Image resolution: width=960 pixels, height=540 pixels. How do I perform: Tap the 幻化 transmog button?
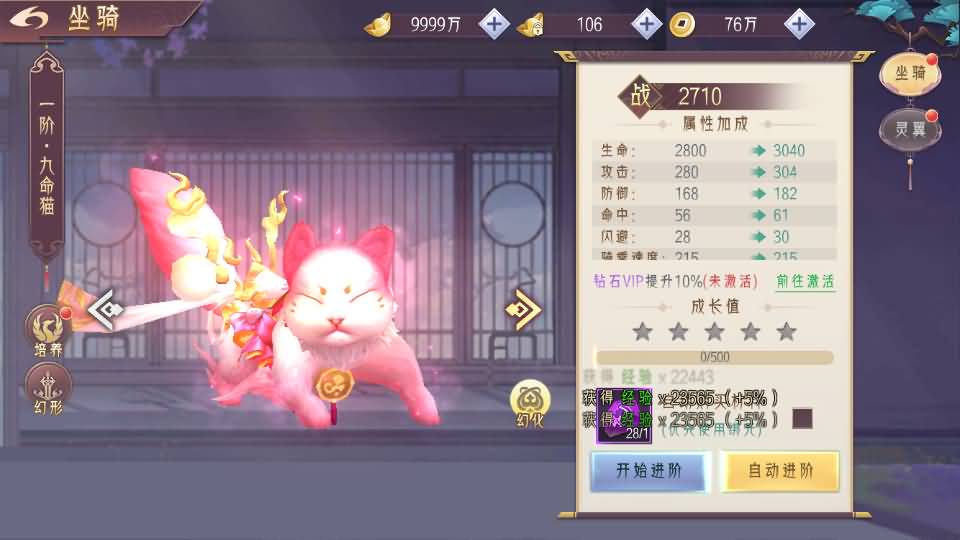[x=529, y=403]
